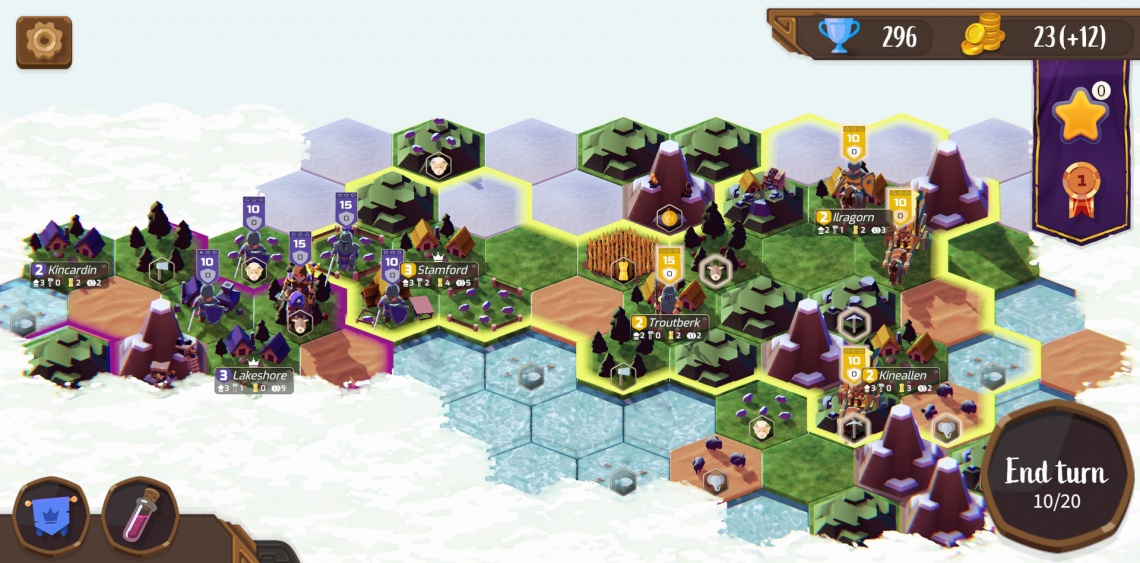
Task: Open the blue crown banner menu
Action: pos(49,516)
